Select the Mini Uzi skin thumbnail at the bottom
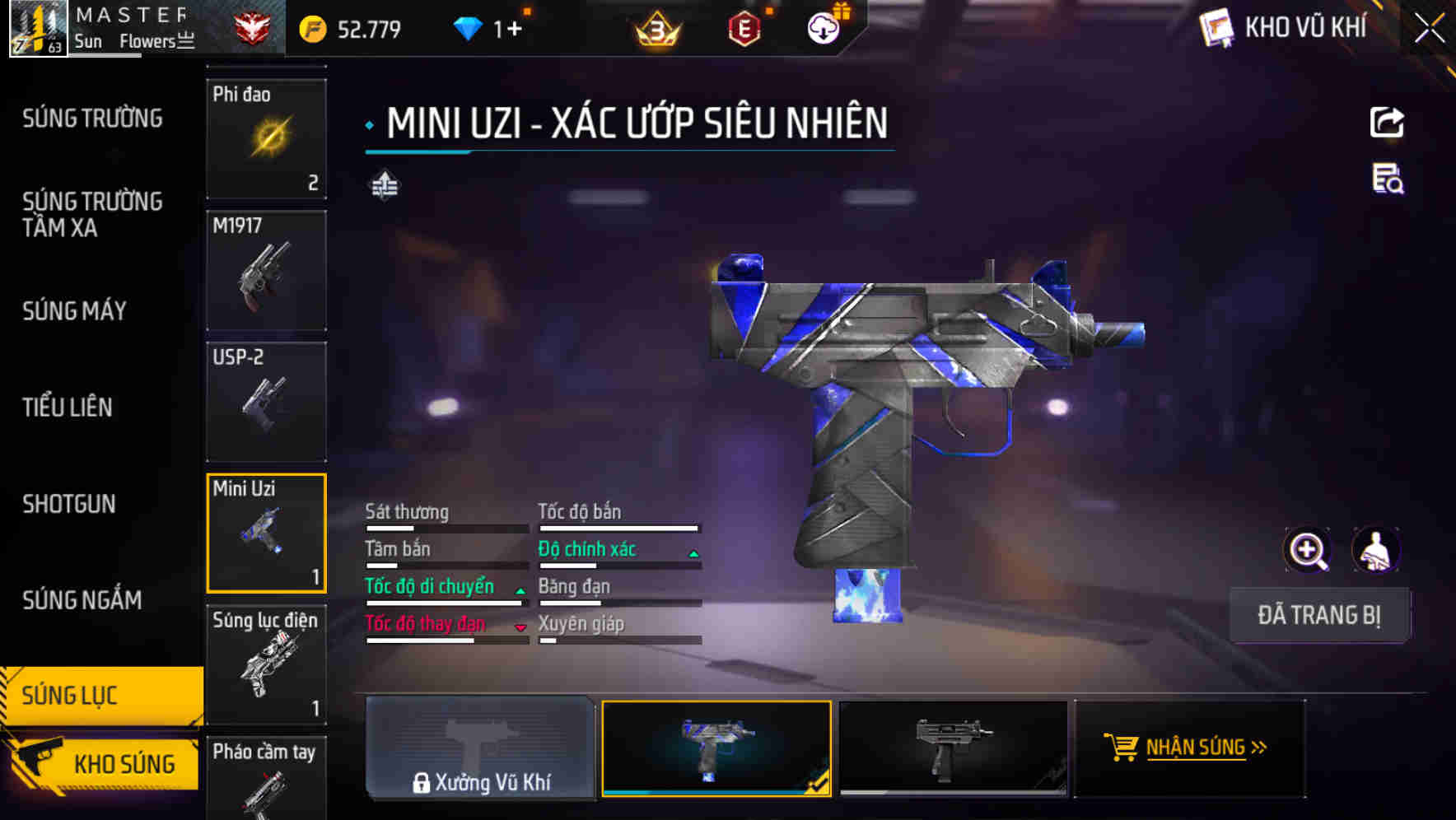This screenshot has width=1456, height=820. pyautogui.click(x=716, y=748)
